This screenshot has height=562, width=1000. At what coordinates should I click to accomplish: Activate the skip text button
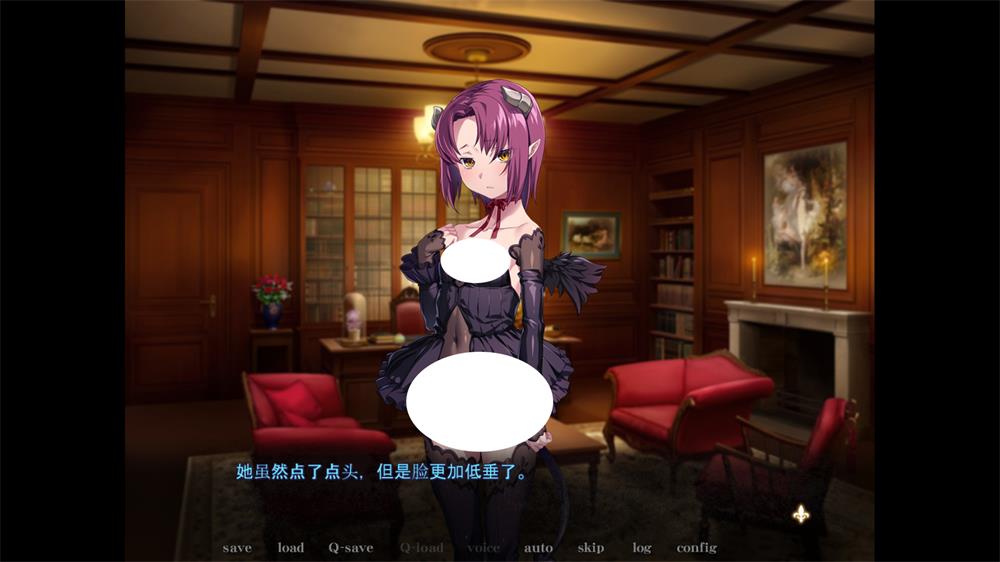click(x=590, y=548)
